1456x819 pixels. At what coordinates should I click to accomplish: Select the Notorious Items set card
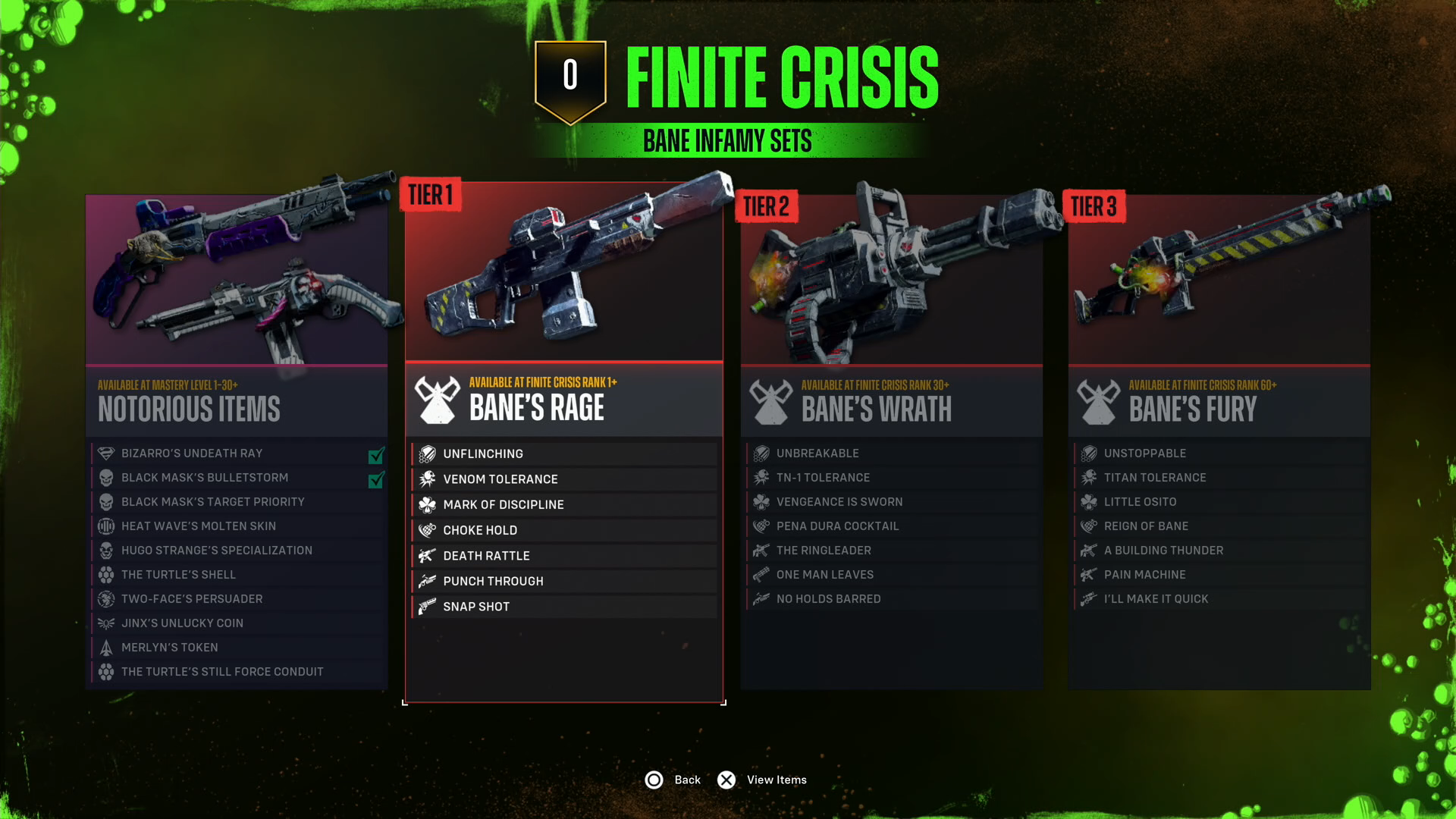[237, 402]
